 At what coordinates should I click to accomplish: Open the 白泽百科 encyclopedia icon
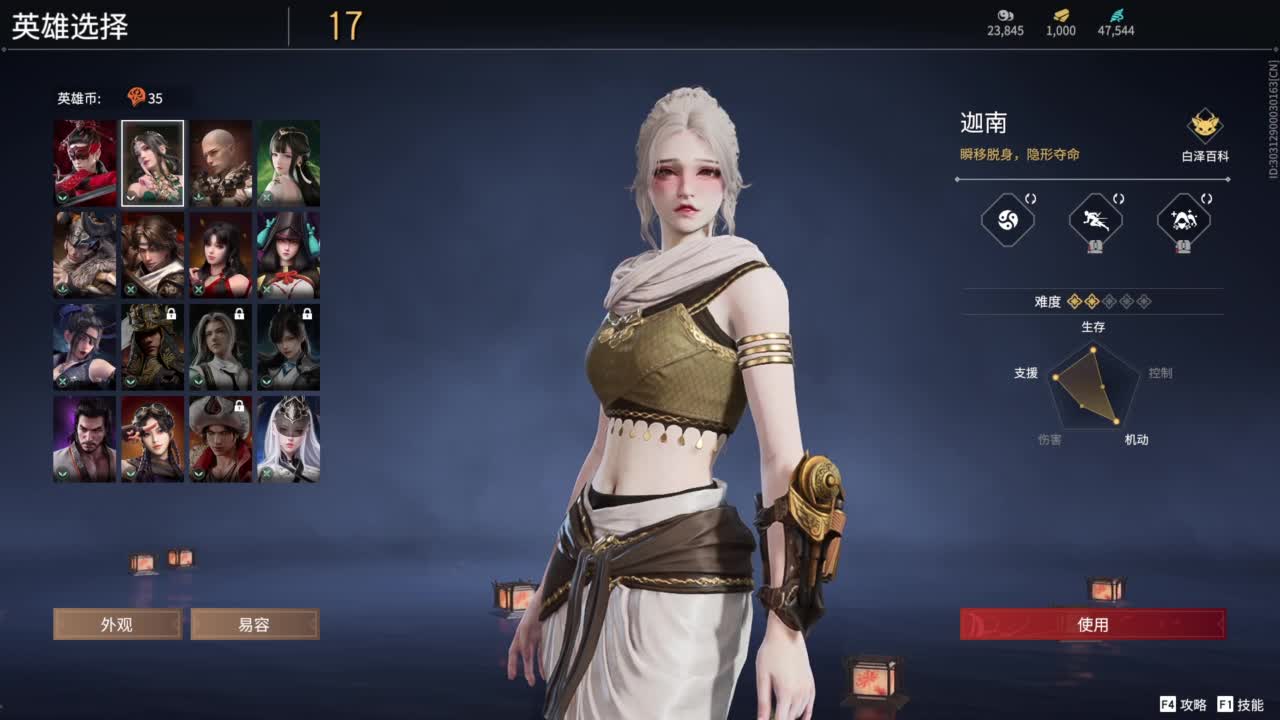[x=1204, y=127]
